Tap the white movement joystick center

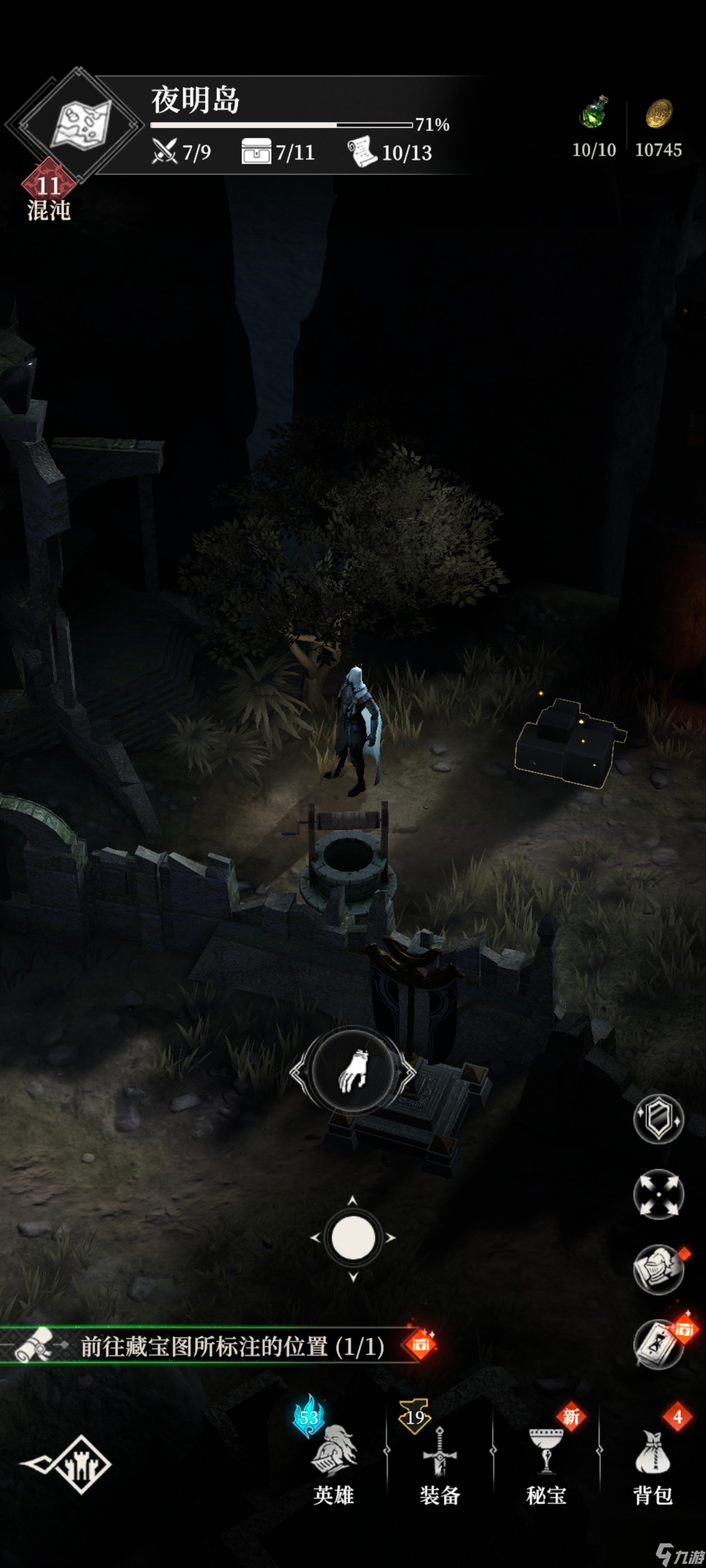pos(352,1238)
